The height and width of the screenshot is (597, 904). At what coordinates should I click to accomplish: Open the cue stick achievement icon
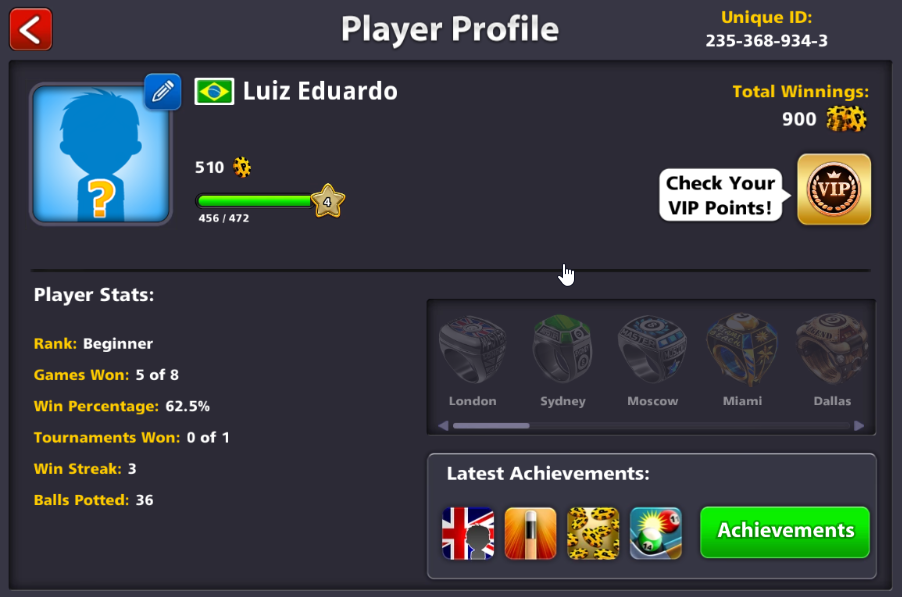coord(530,532)
